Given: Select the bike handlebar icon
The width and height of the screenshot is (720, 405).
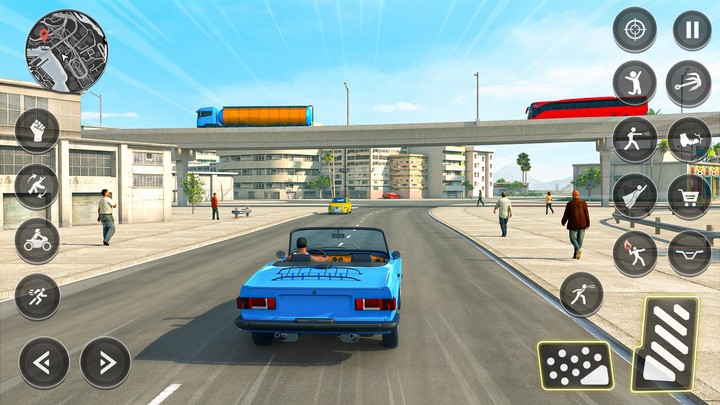Looking at the screenshot, I should [689, 253].
